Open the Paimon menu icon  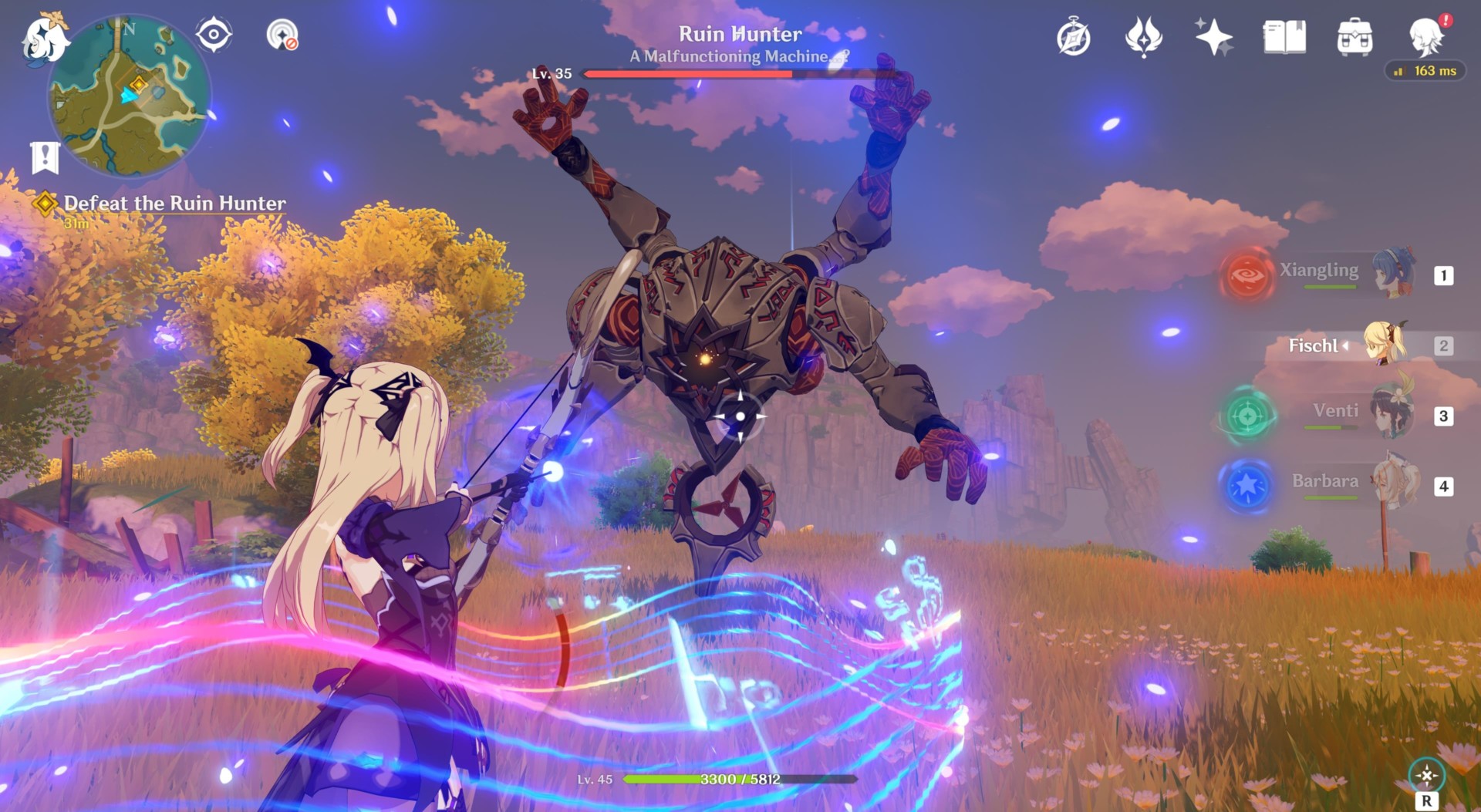pyautogui.click(x=44, y=39)
